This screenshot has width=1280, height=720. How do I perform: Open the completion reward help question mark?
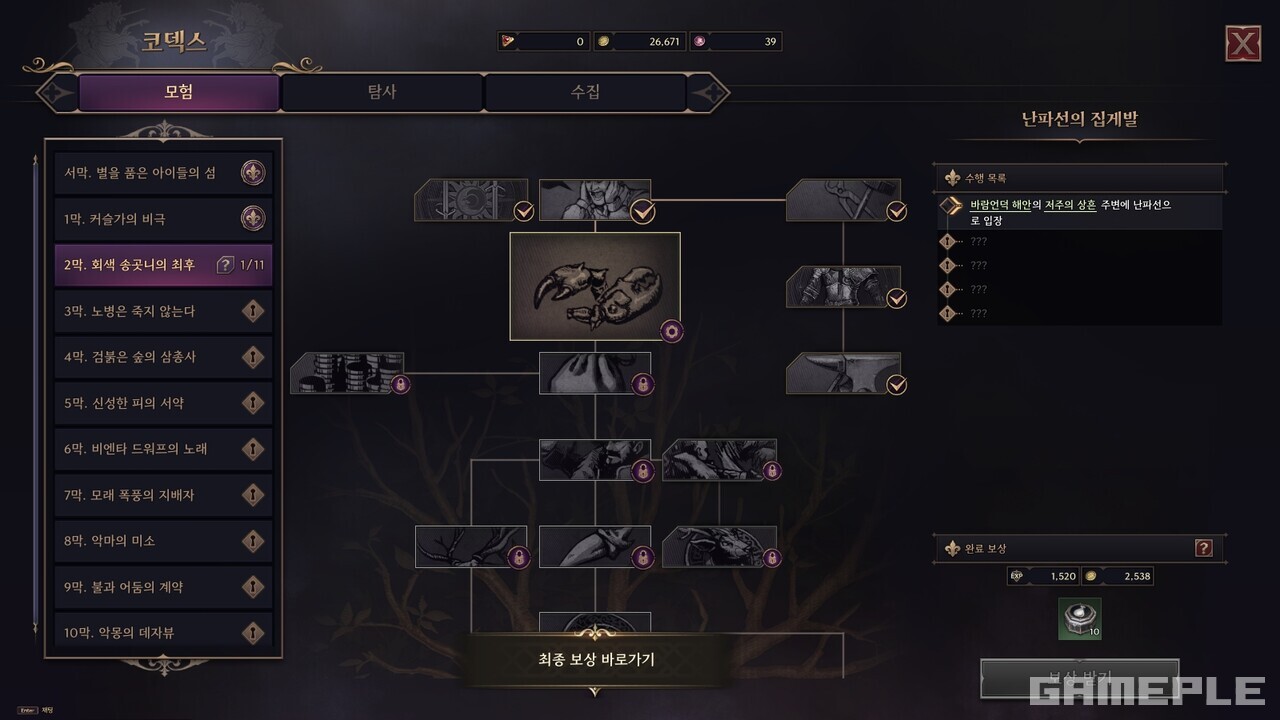1204,548
